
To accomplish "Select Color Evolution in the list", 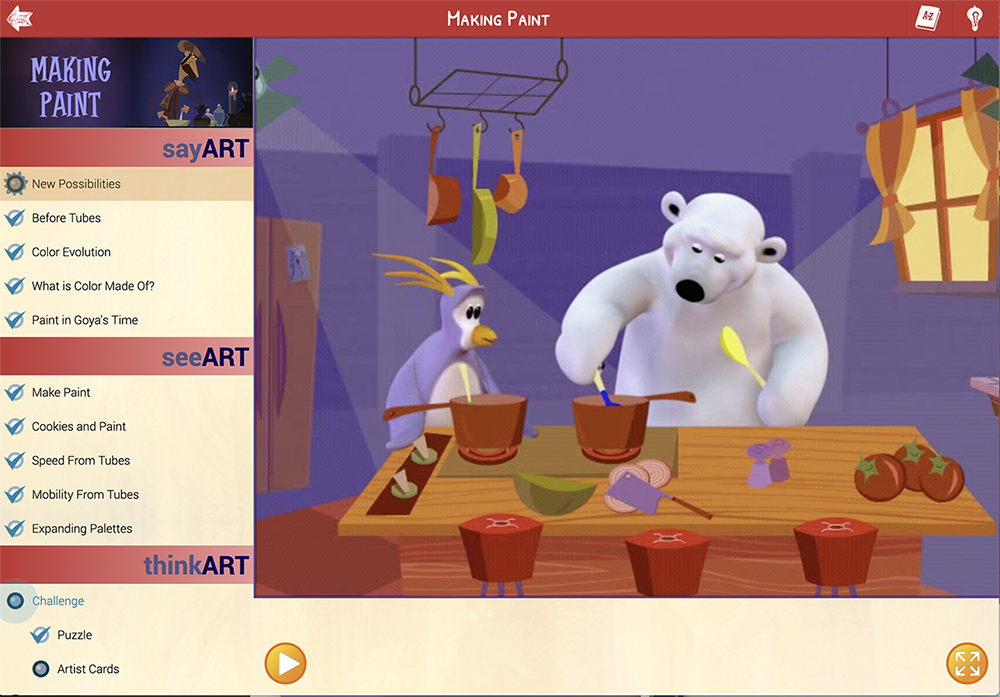I will [71, 252].
